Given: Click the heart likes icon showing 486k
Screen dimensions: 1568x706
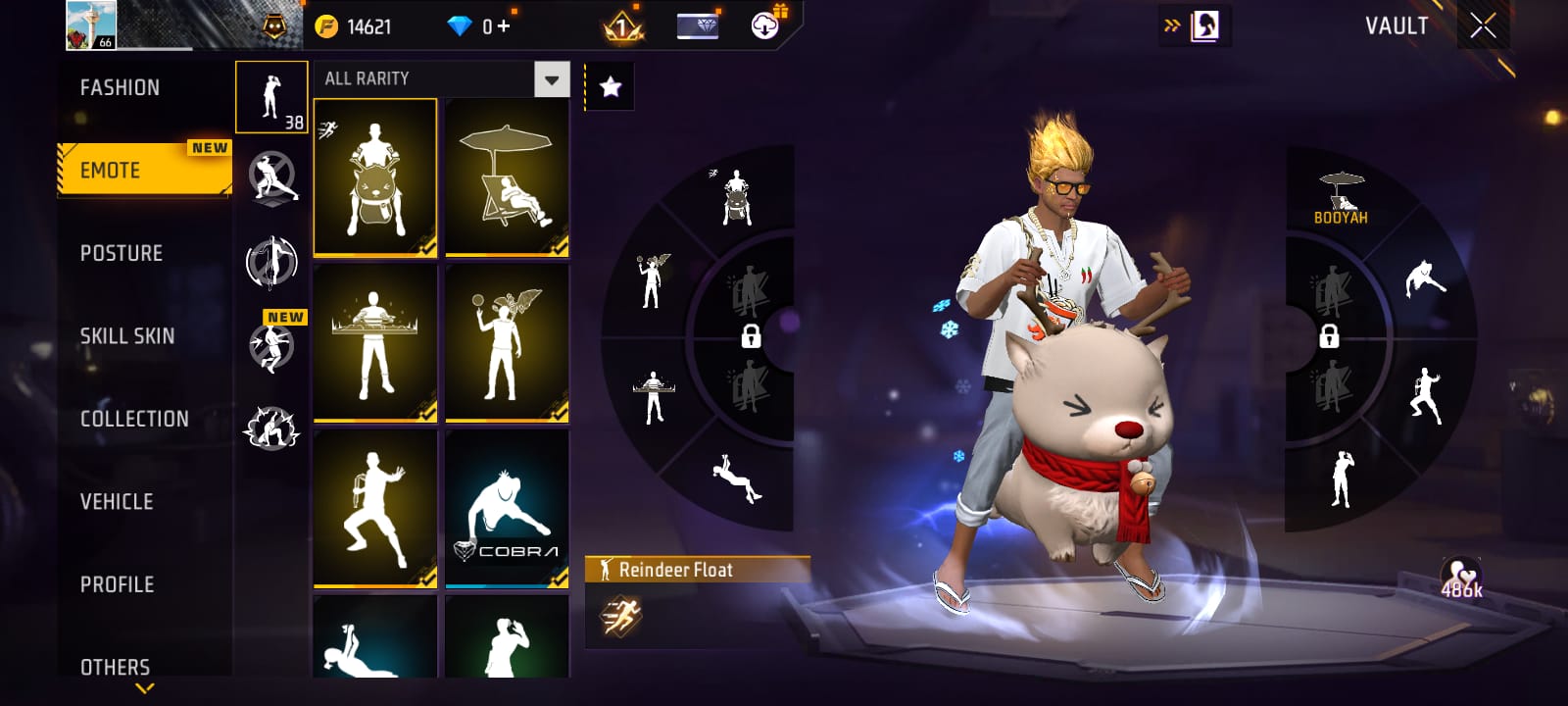Looking at the screenshot, I should [x=1460, y=579].
